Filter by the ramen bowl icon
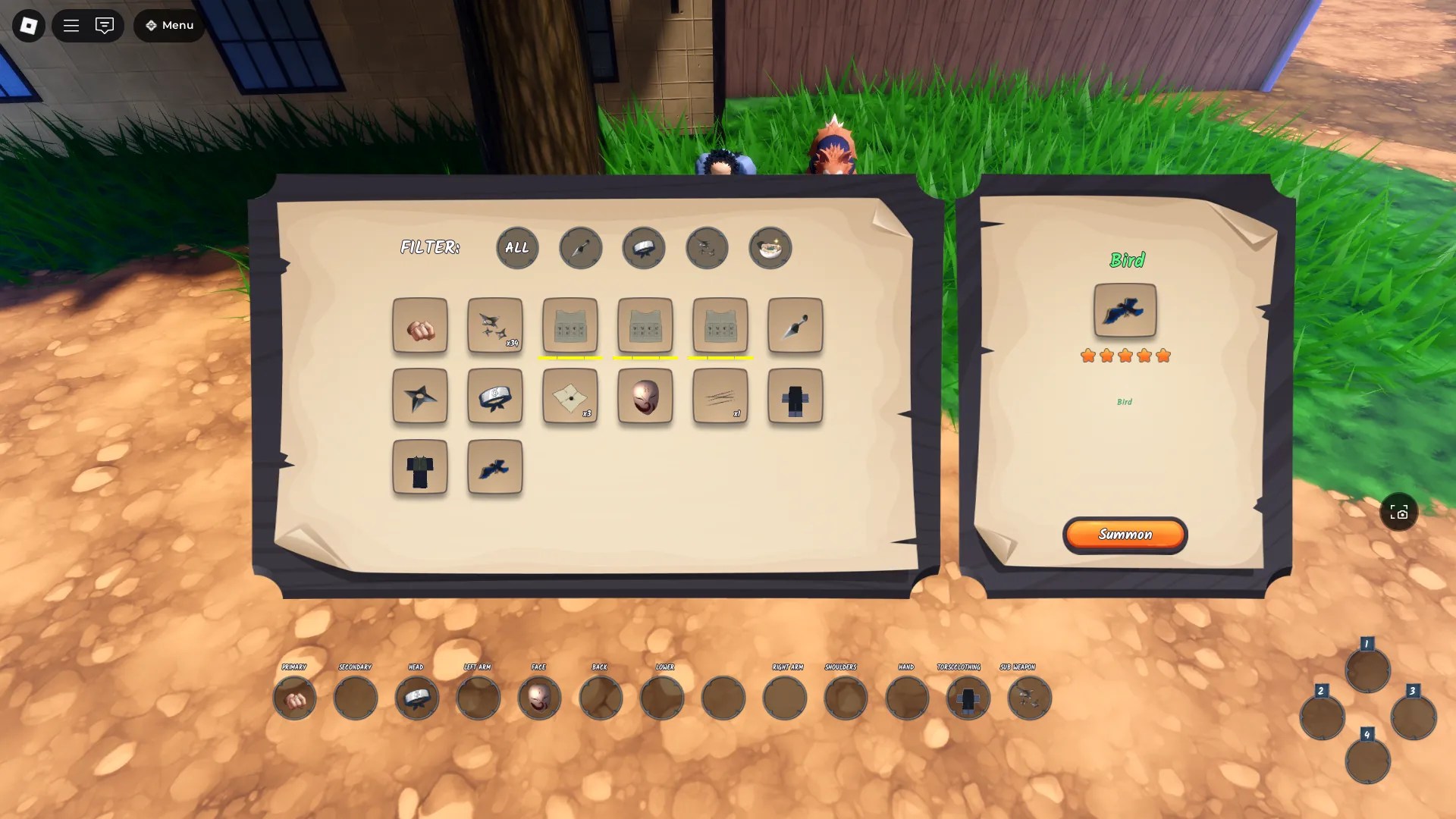Screen dimensions: 1456x819 770,248
